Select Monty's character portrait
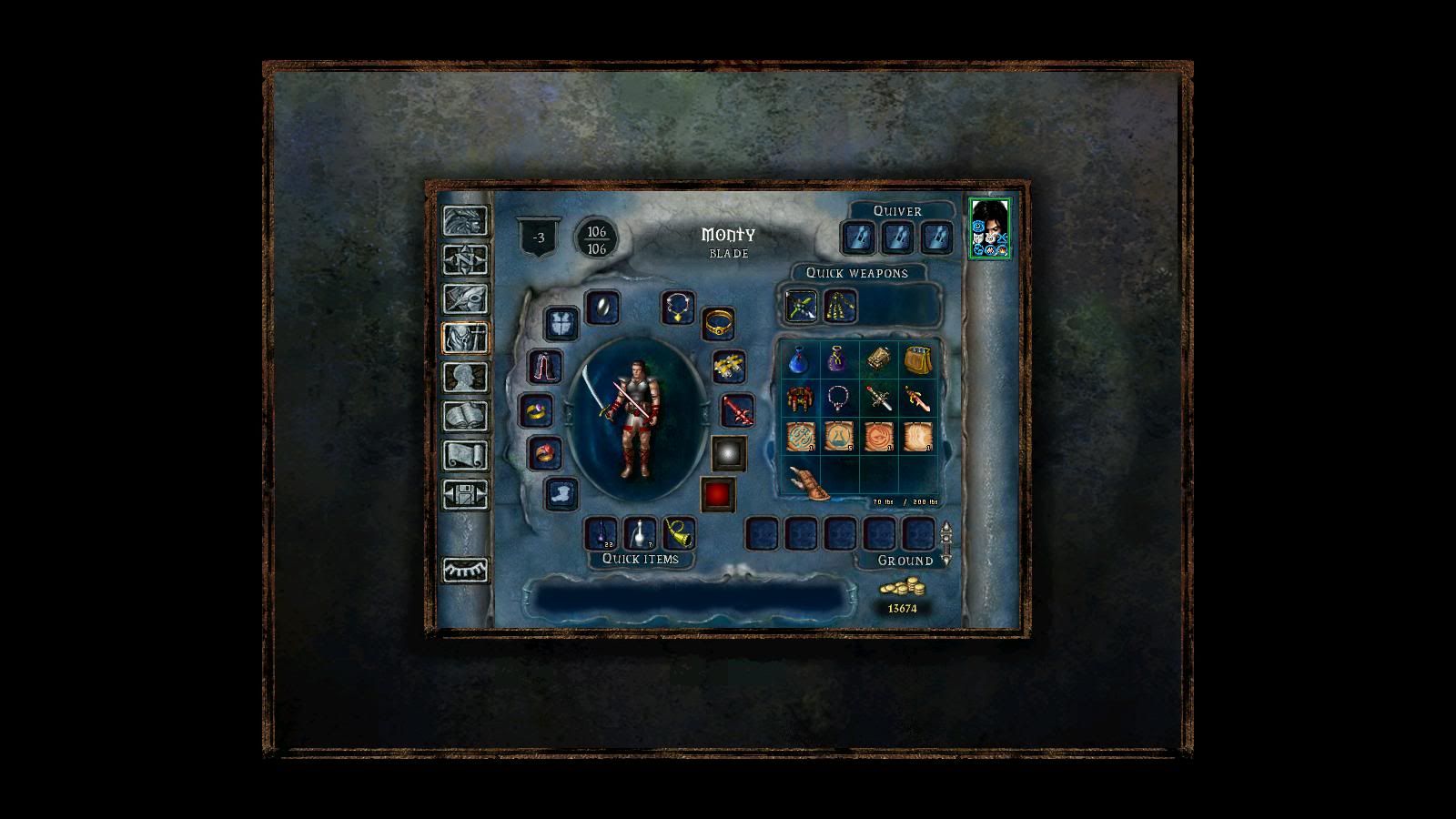 click(x=989, y=227)
